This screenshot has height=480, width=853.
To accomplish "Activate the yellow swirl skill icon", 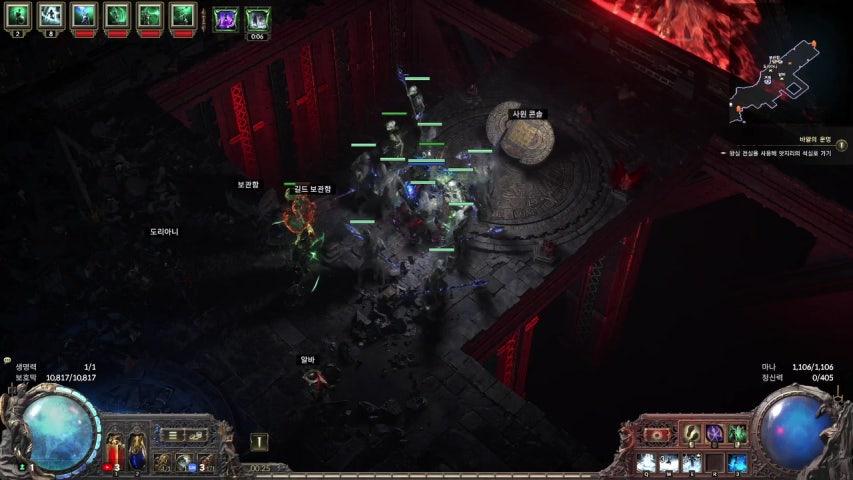I will [690, 435].
